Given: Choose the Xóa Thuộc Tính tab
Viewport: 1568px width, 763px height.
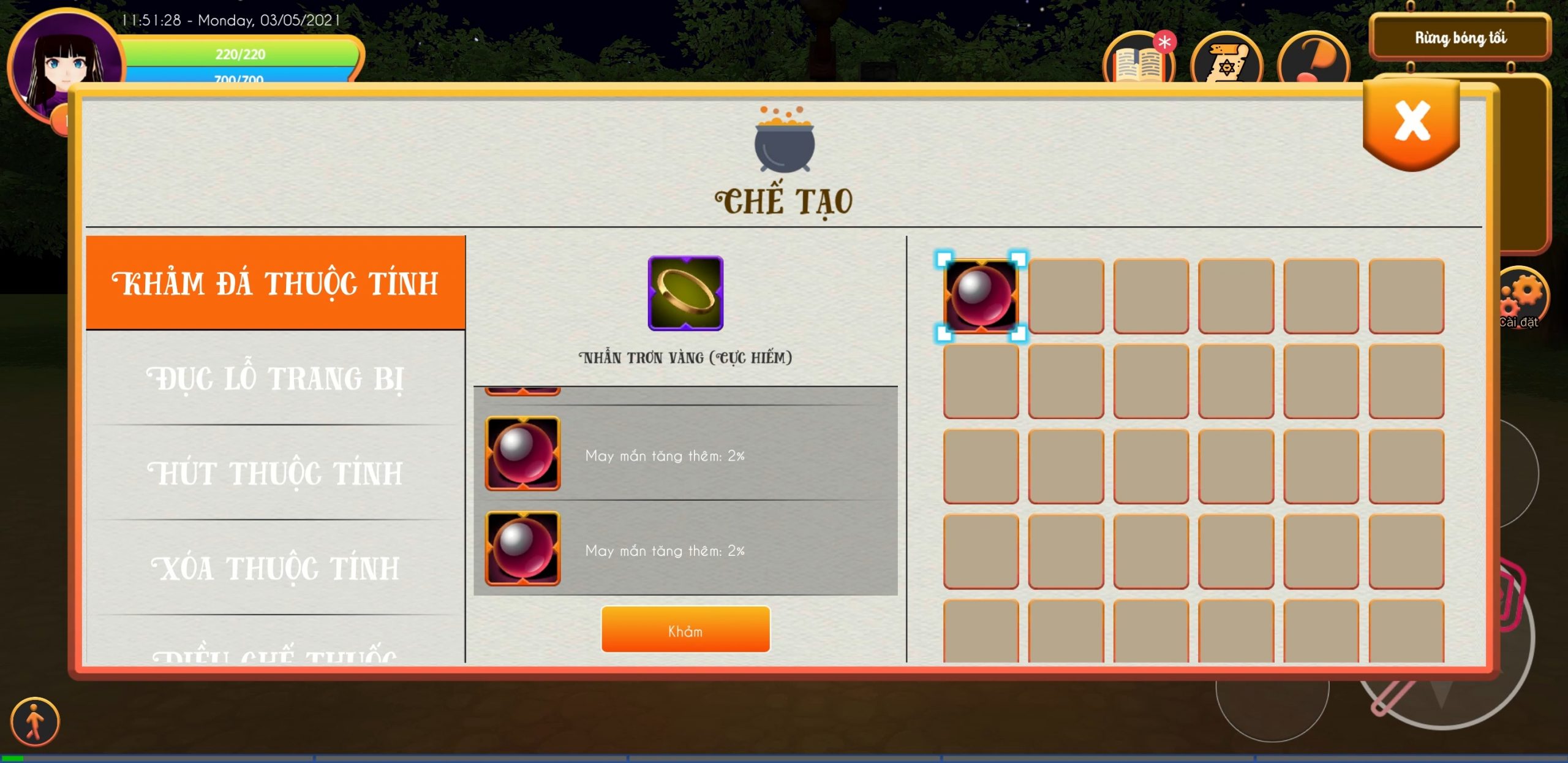Looking at the screenshot, I should [x=276, y=568].
